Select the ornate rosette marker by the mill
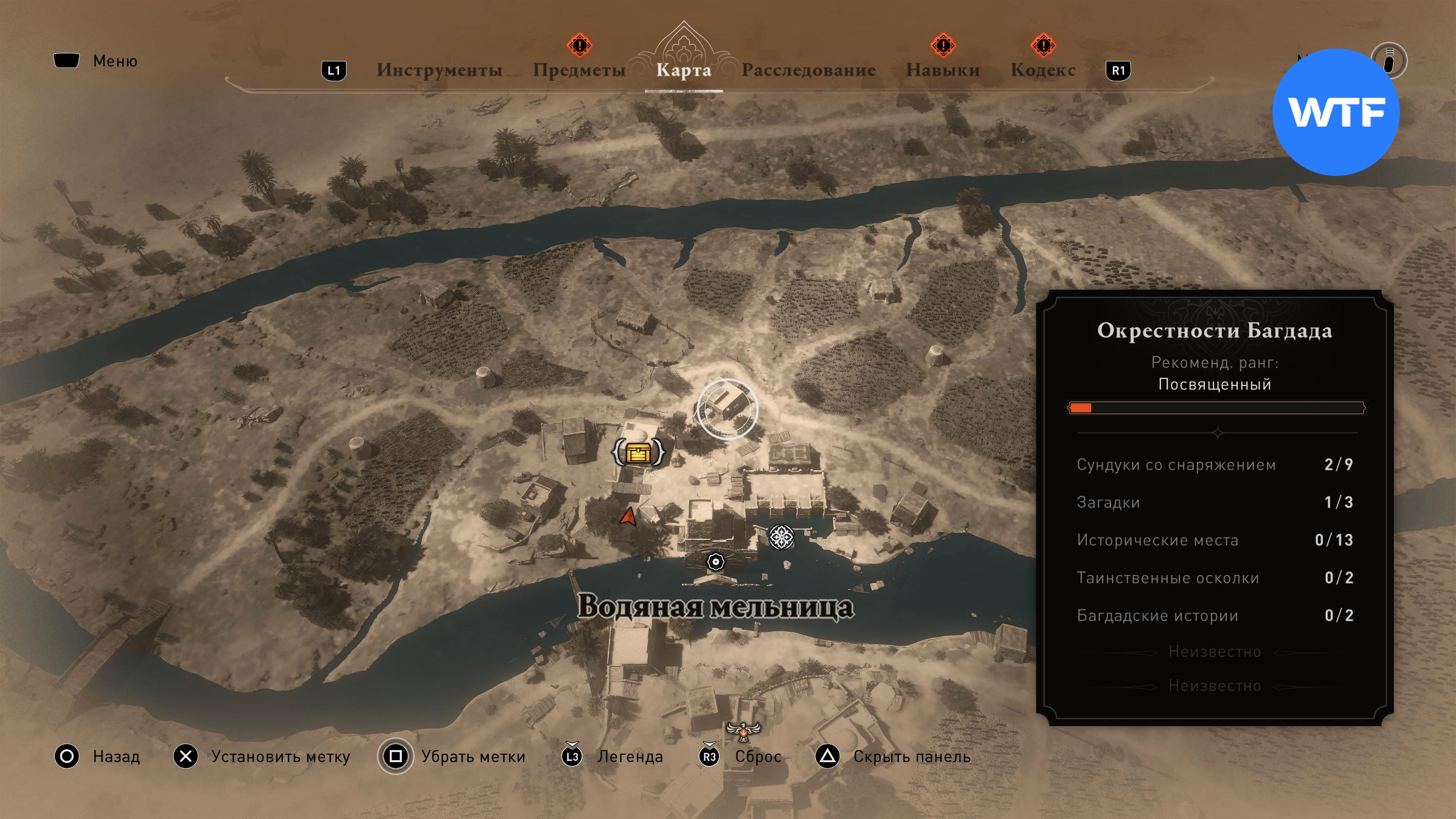The image size is (1456, 819). coord(782,537)
